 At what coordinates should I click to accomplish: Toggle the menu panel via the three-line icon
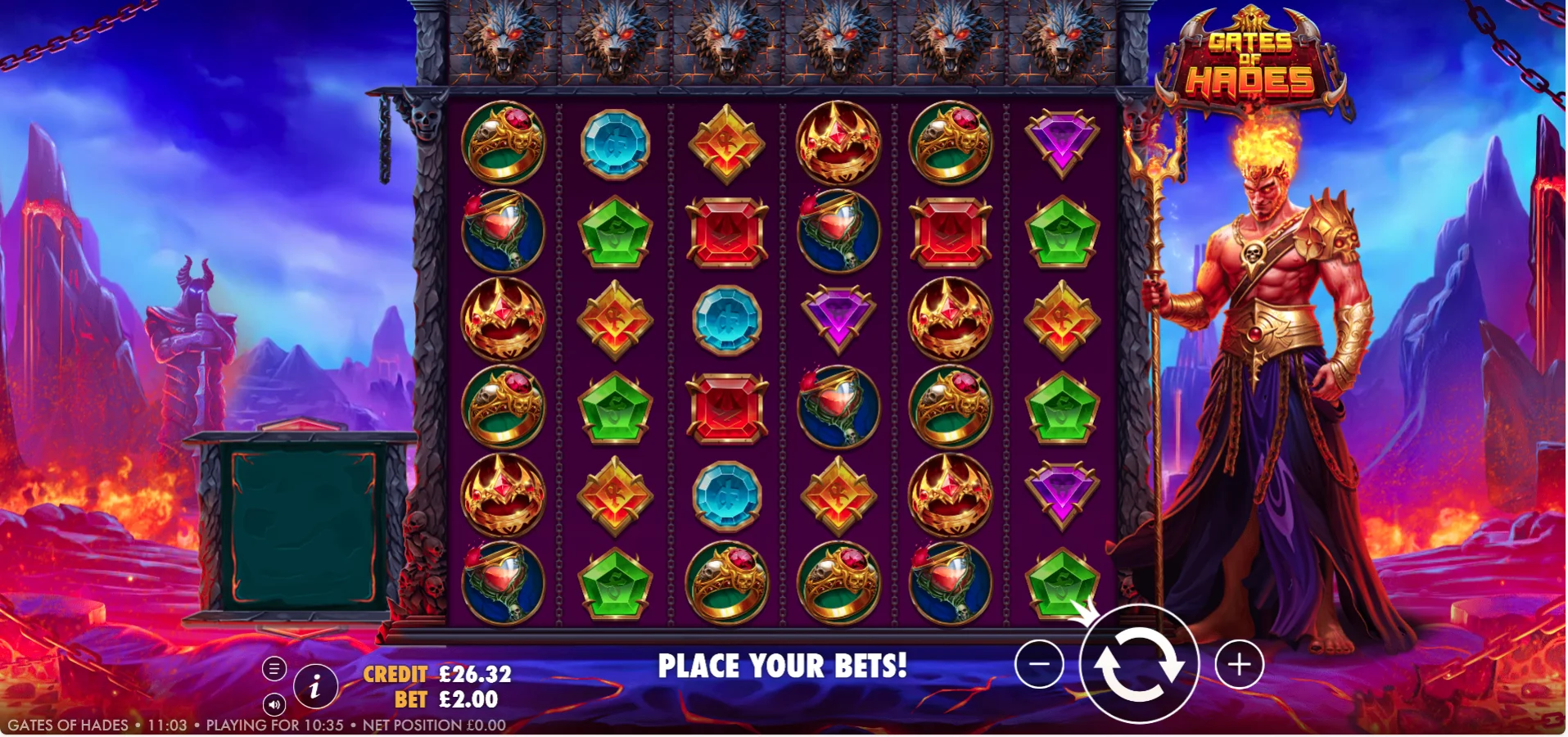[273, 669]
